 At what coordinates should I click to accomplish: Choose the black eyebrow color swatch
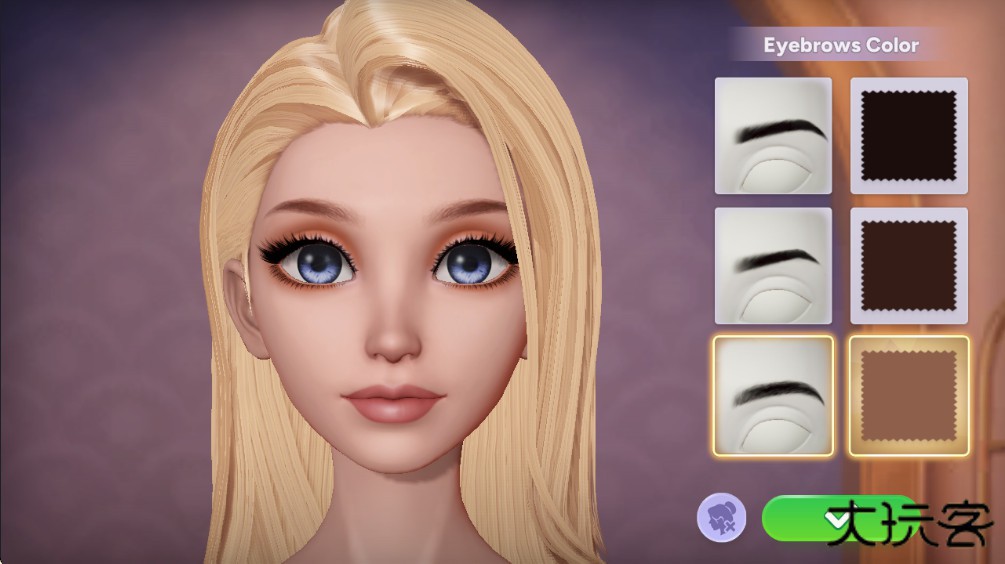click(908, 135)
